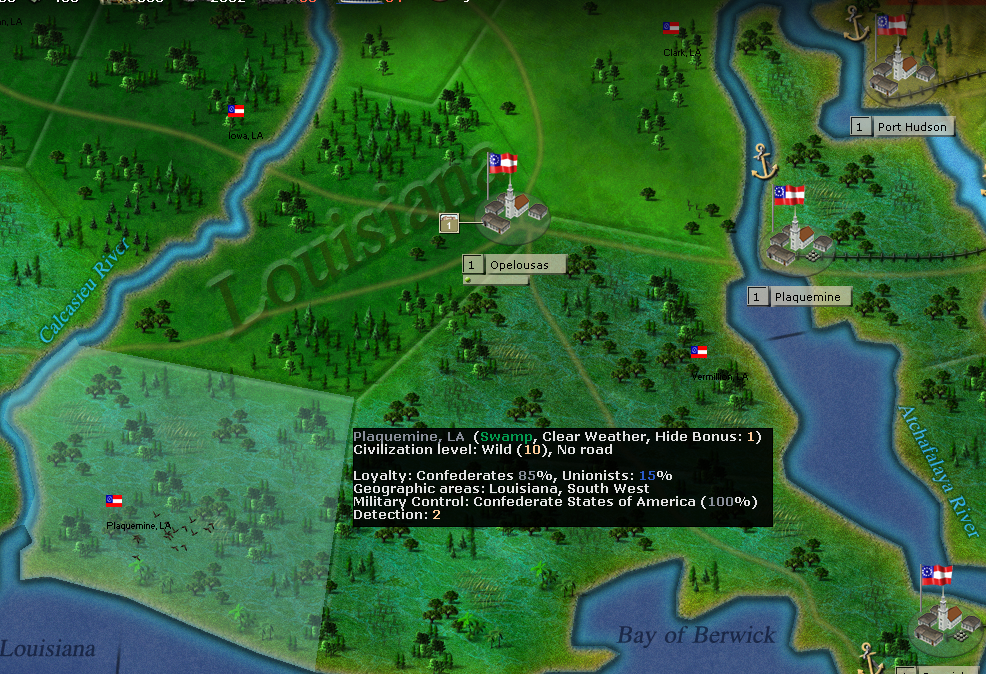Click the anchor harbor icon above Plaquemine town
The image size is (986, 674).
tap(764, 160)
